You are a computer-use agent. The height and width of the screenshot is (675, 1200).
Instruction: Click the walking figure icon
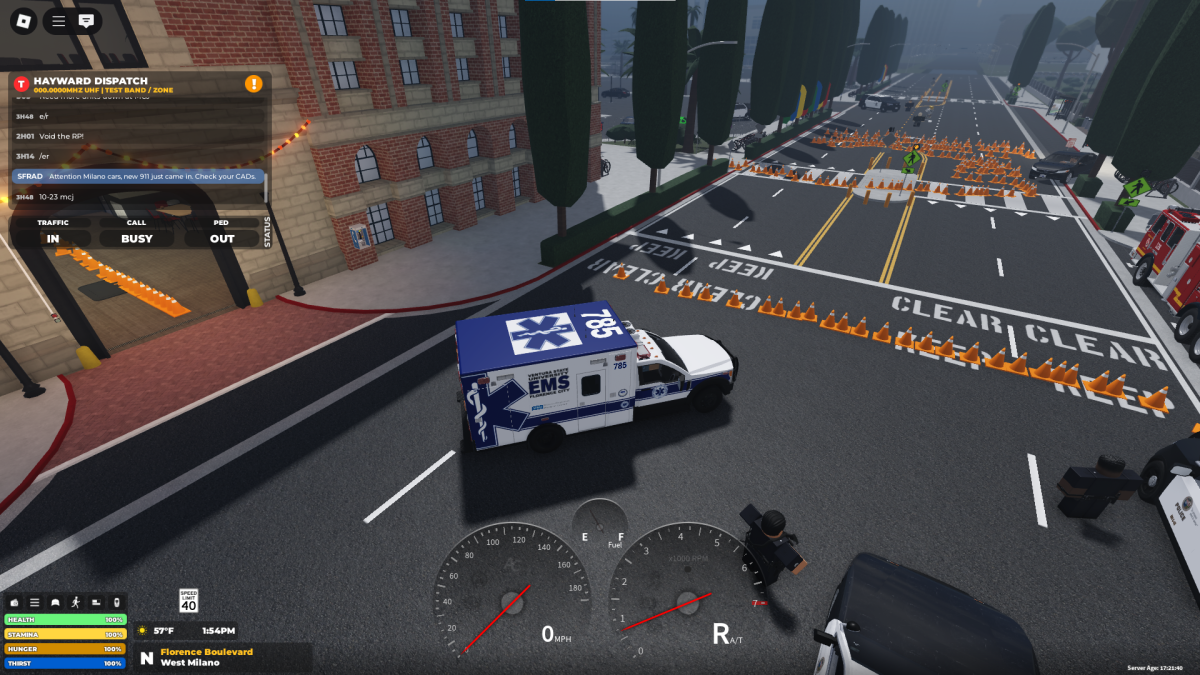click(x=75, y=602)
